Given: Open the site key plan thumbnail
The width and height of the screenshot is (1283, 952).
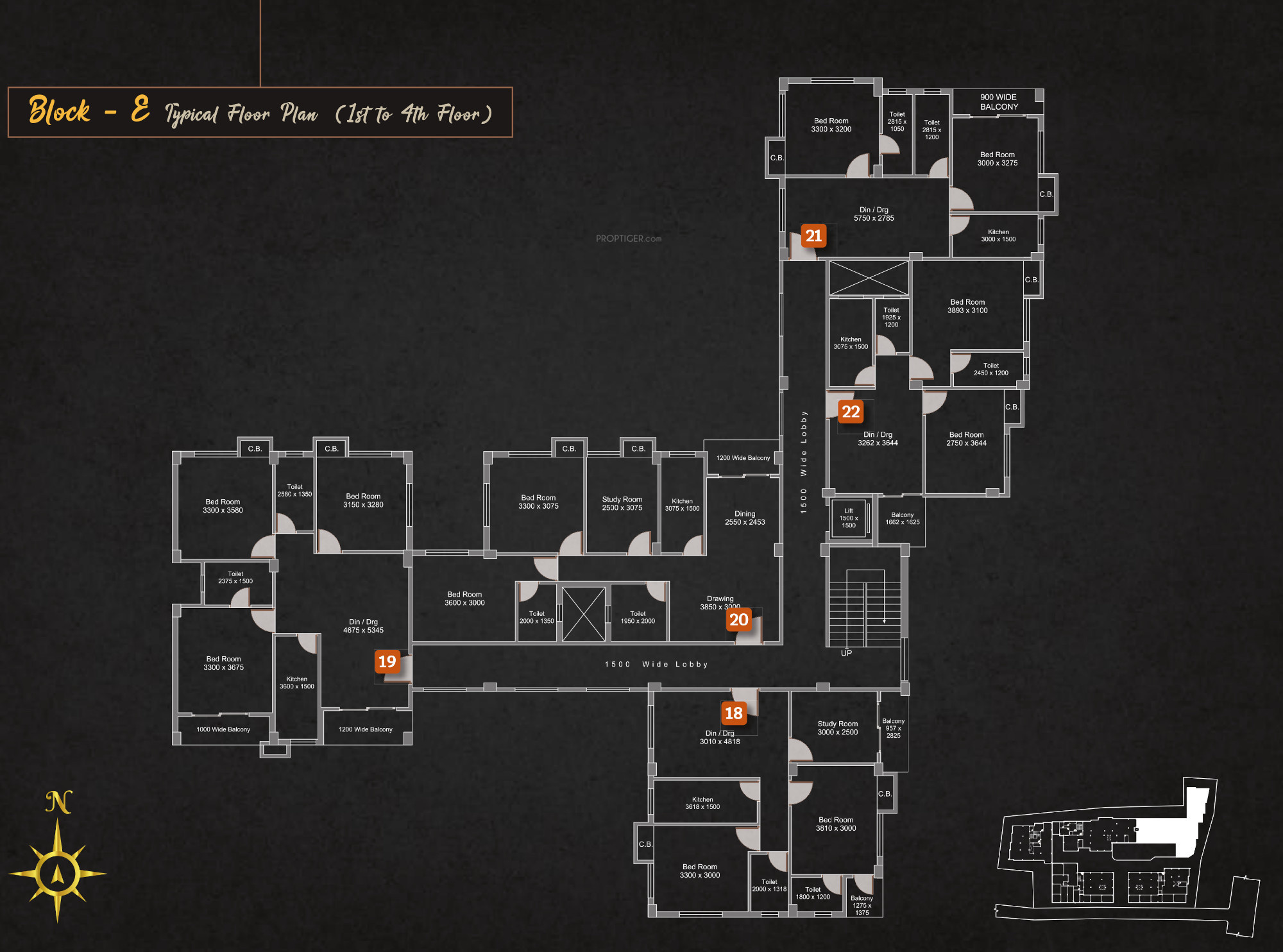Looking at the screenshot, I should pos(1126,857).
